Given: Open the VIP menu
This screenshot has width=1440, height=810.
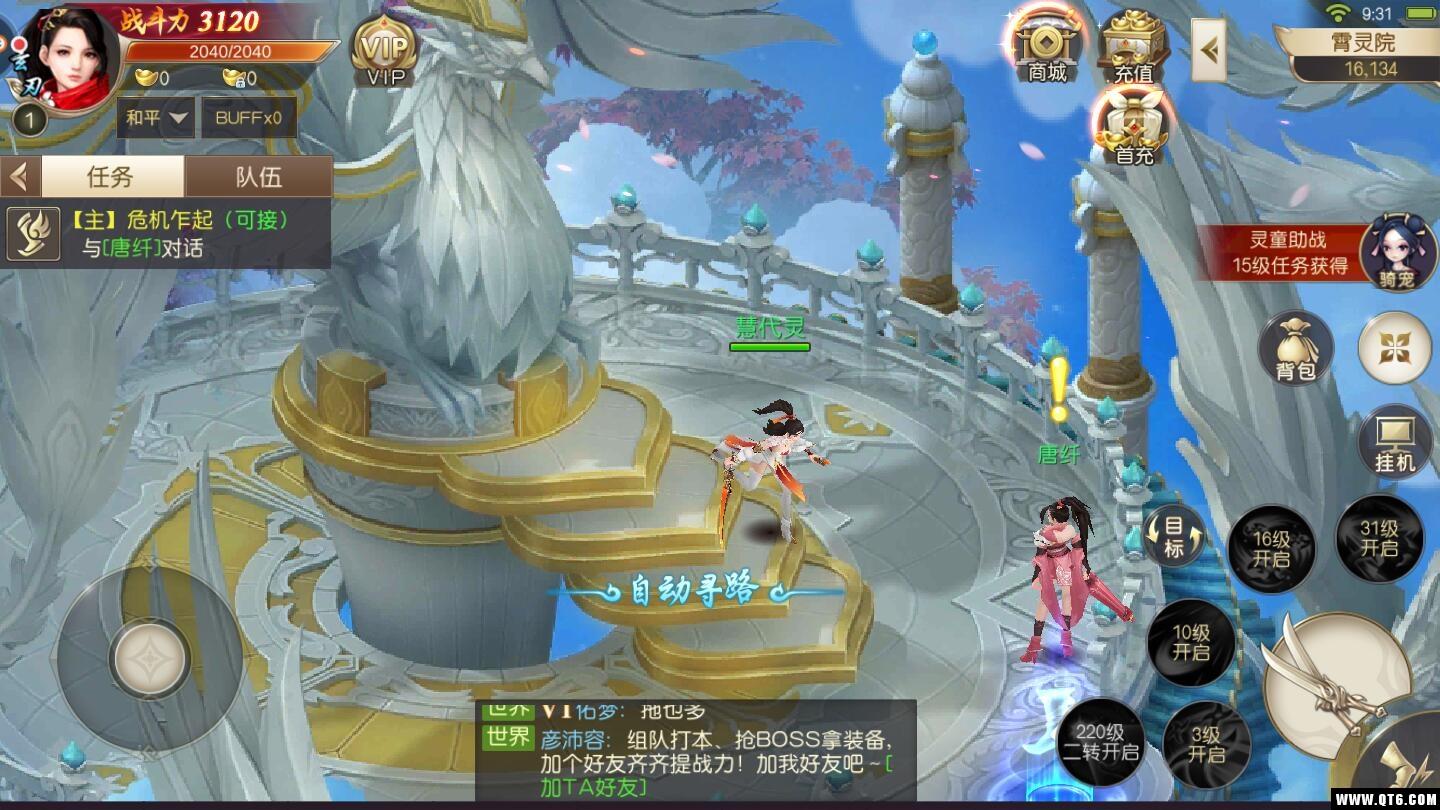Looking at the screenshot, I should tap(385, 52).
